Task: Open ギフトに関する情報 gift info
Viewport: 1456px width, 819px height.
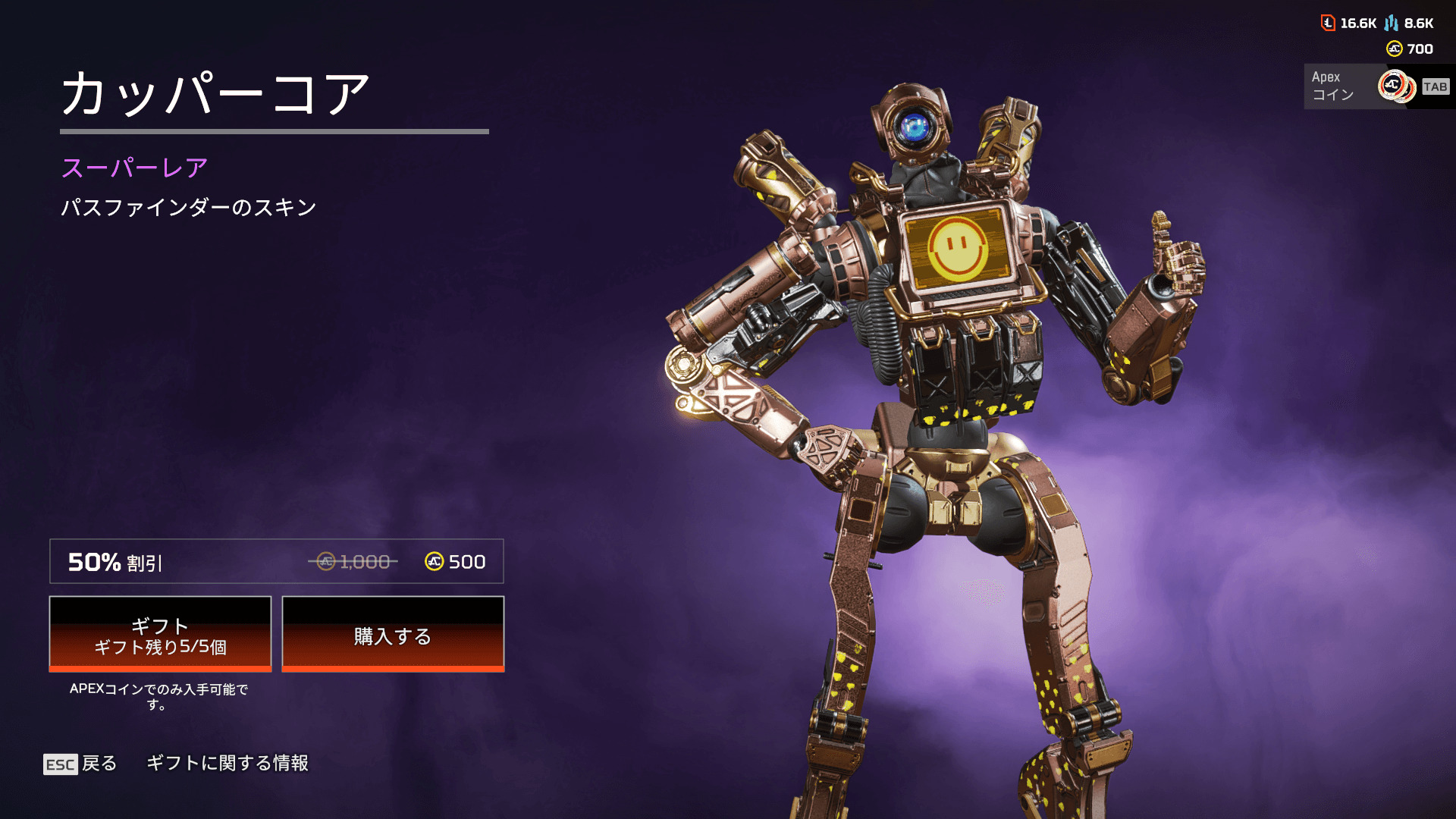Action: 227,763
